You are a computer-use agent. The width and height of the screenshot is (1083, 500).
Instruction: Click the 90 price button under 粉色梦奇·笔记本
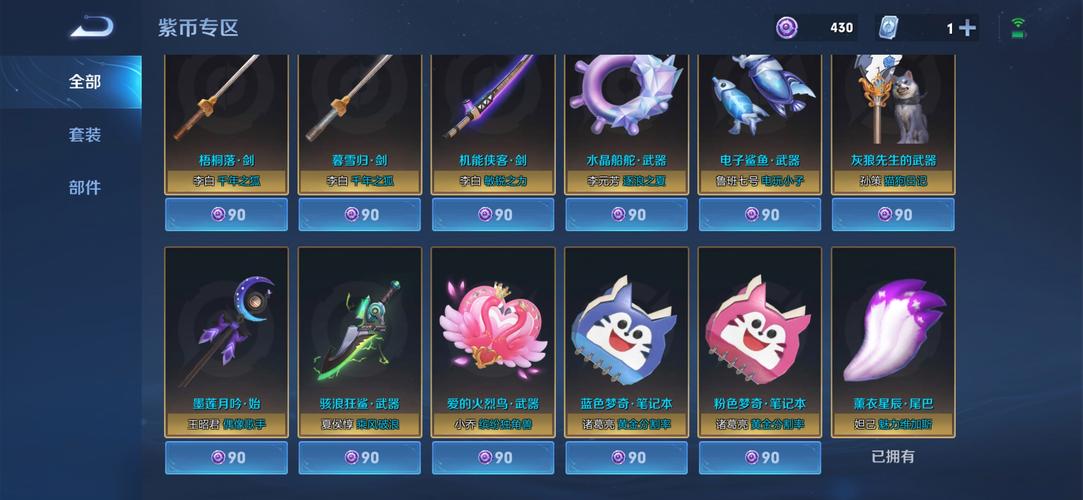tap(759, 457)
